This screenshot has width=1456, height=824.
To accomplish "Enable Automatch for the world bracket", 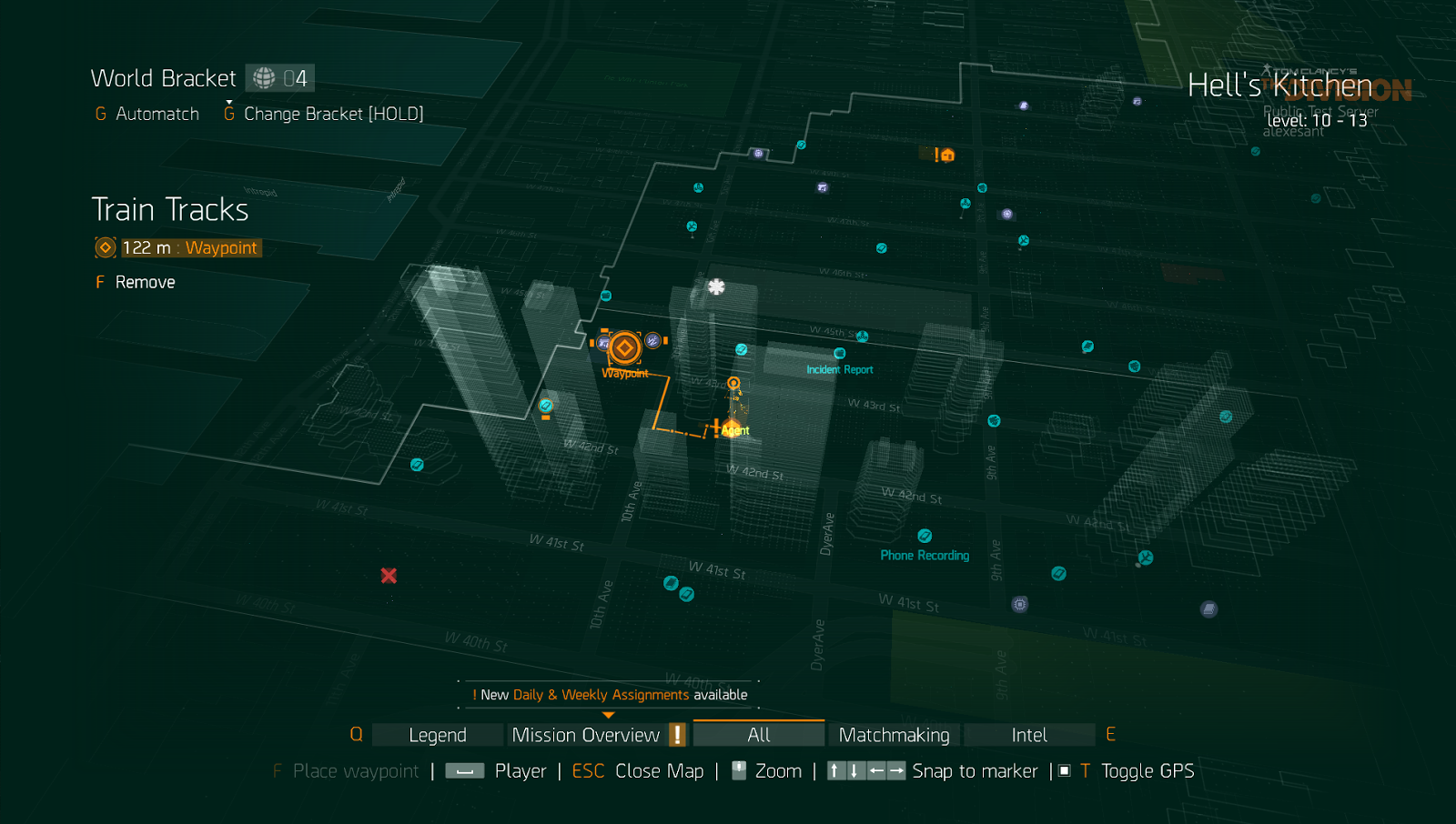I will click(x=157, y=114).
